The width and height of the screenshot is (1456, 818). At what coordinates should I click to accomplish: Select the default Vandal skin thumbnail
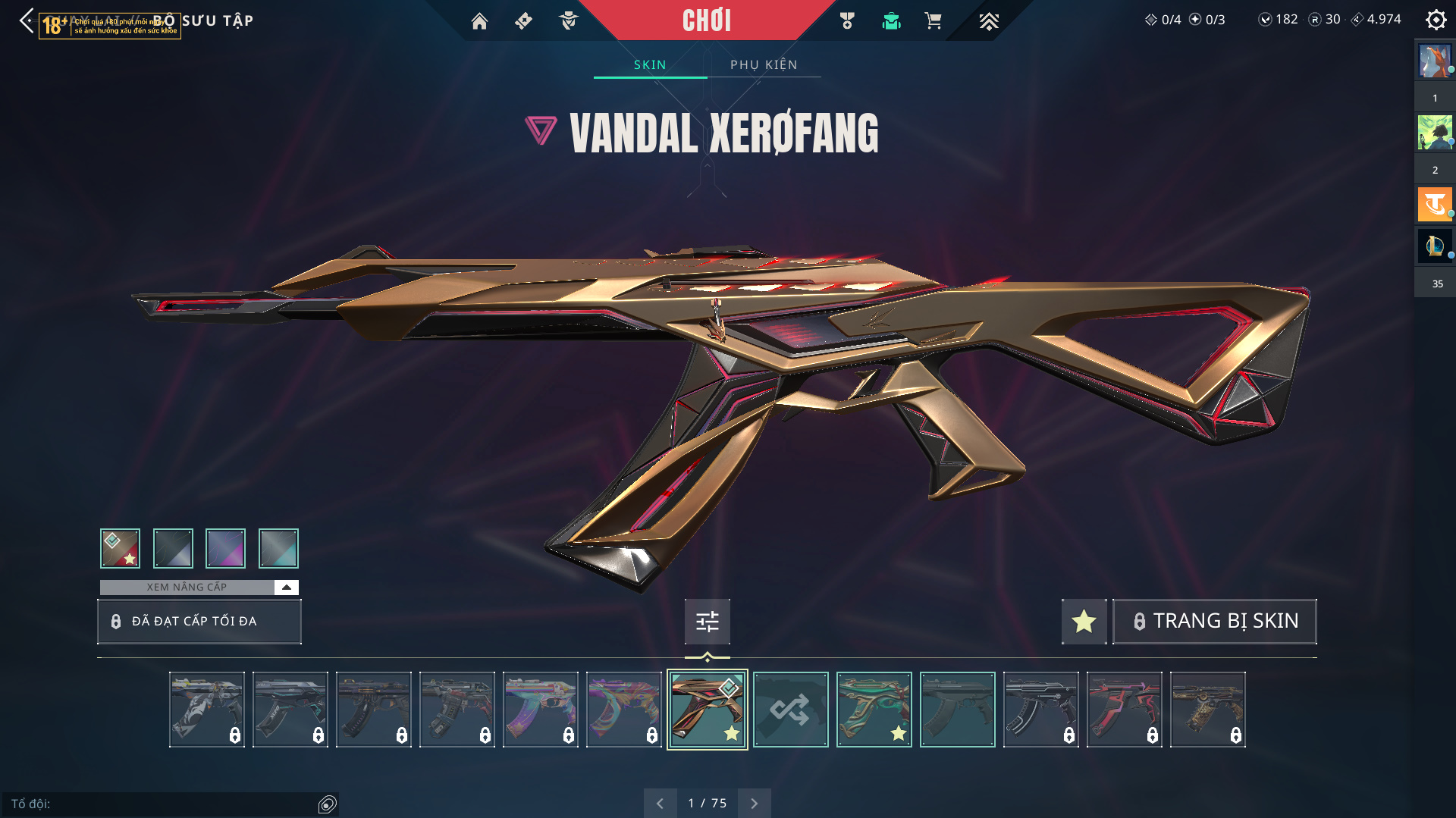pos(957,710)
